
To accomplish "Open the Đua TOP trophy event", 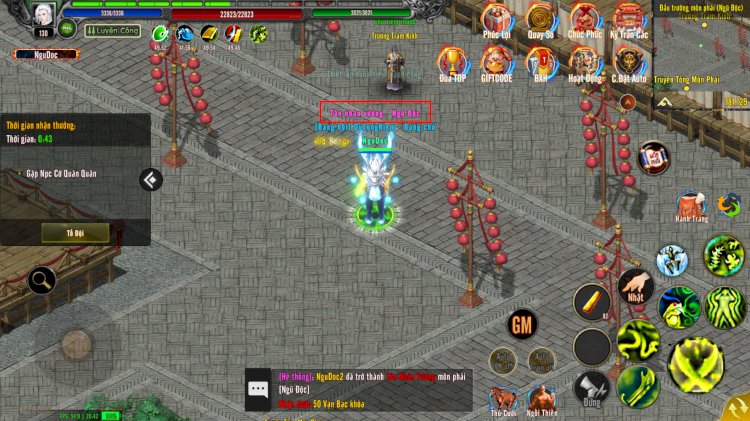I will [x=452, y=64].
